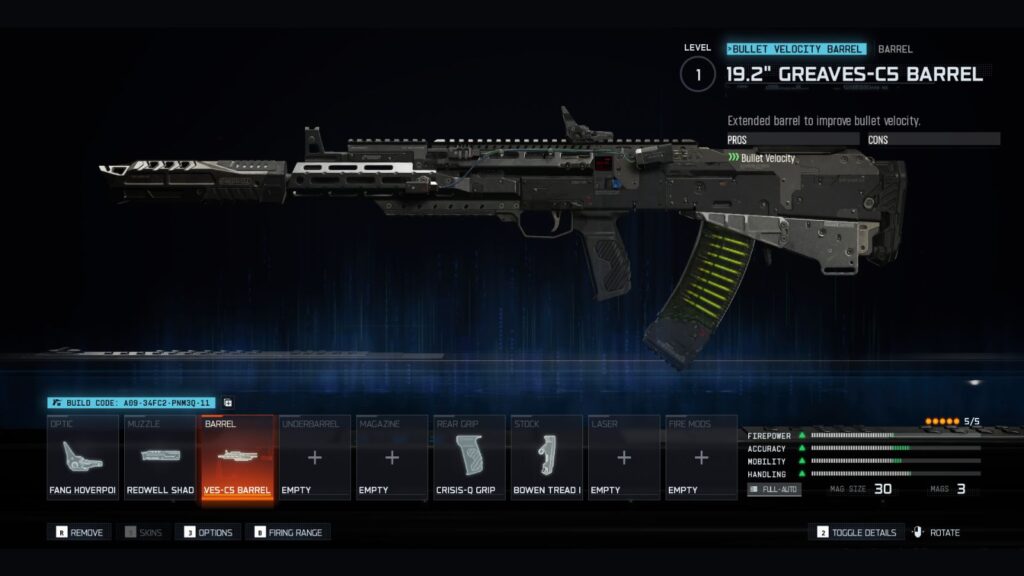Remove the selected attachment
The image size is (1024, 576).
click(x=80, y=532)
